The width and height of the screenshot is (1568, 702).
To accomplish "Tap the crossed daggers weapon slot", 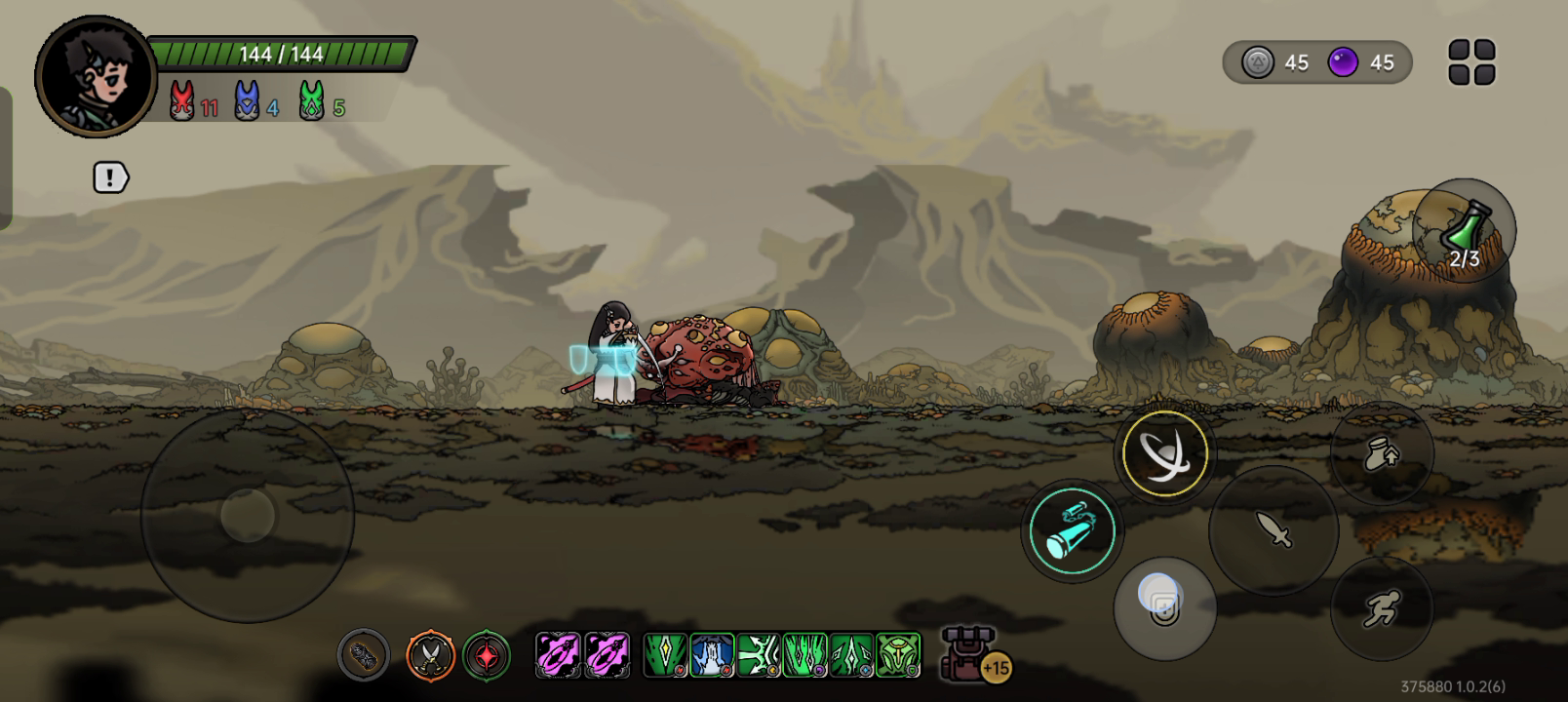I will [430, 655].
